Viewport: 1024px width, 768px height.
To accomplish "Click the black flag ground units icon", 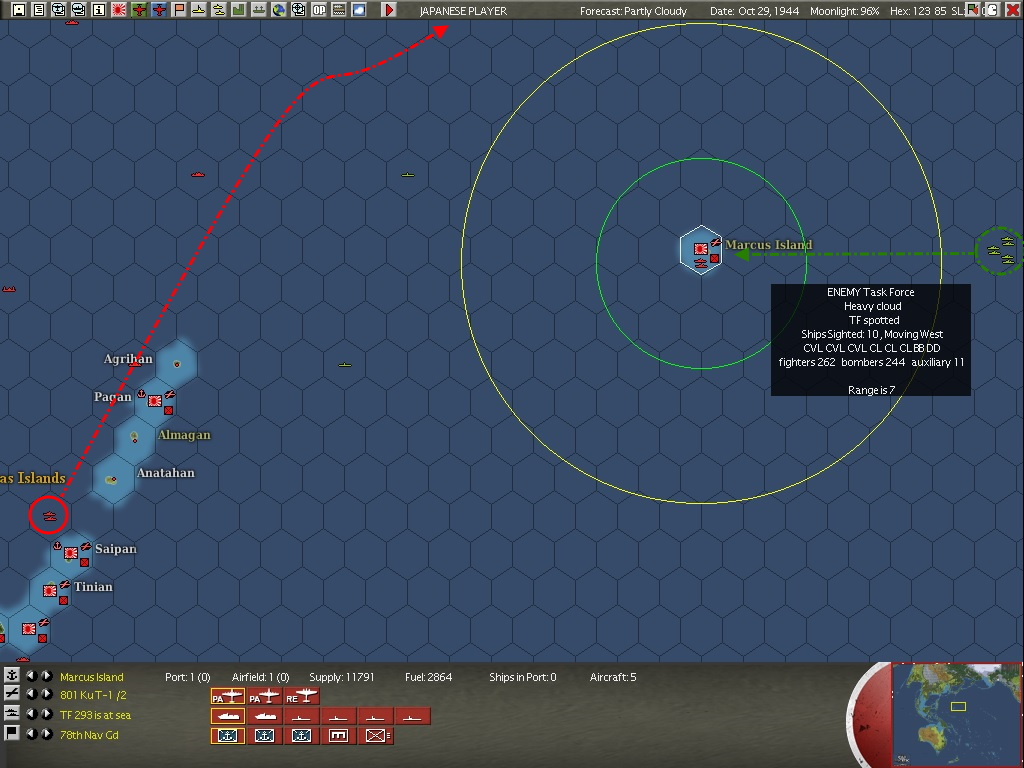I will pyautogui.click(x=12, y=734).
